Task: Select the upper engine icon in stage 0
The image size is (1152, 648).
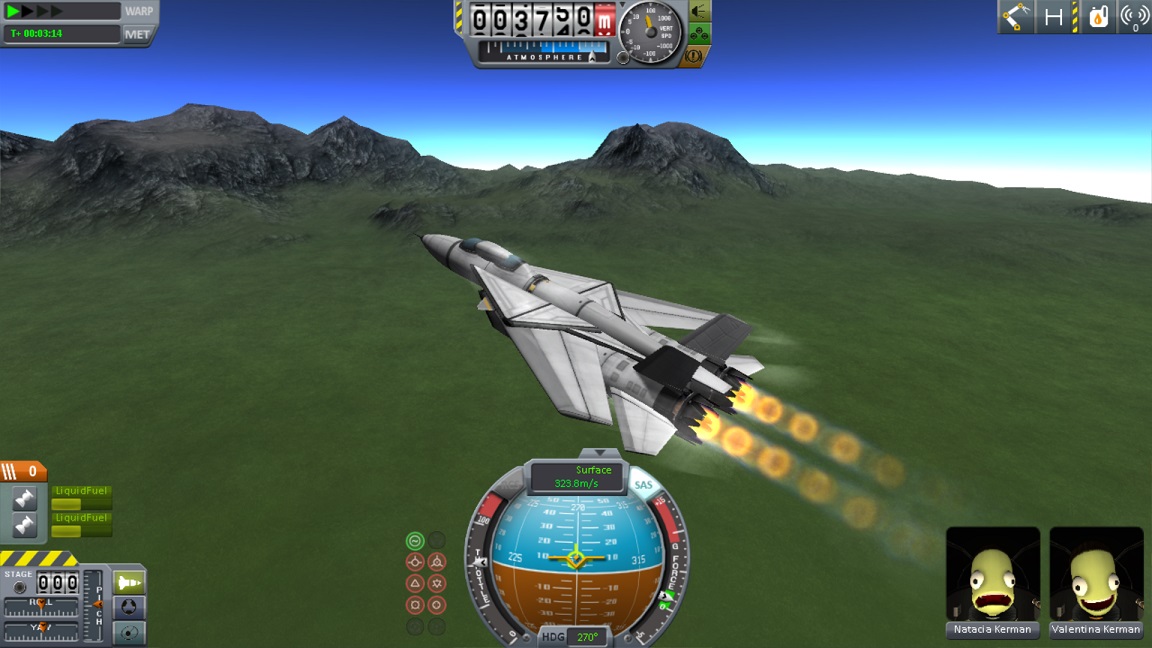Action: 25,498
